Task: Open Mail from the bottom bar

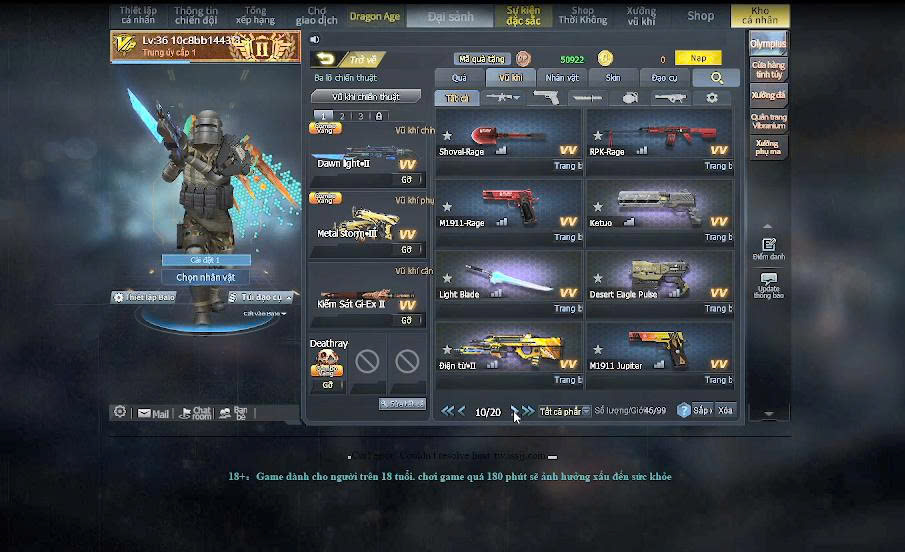Action: [153, 413]
